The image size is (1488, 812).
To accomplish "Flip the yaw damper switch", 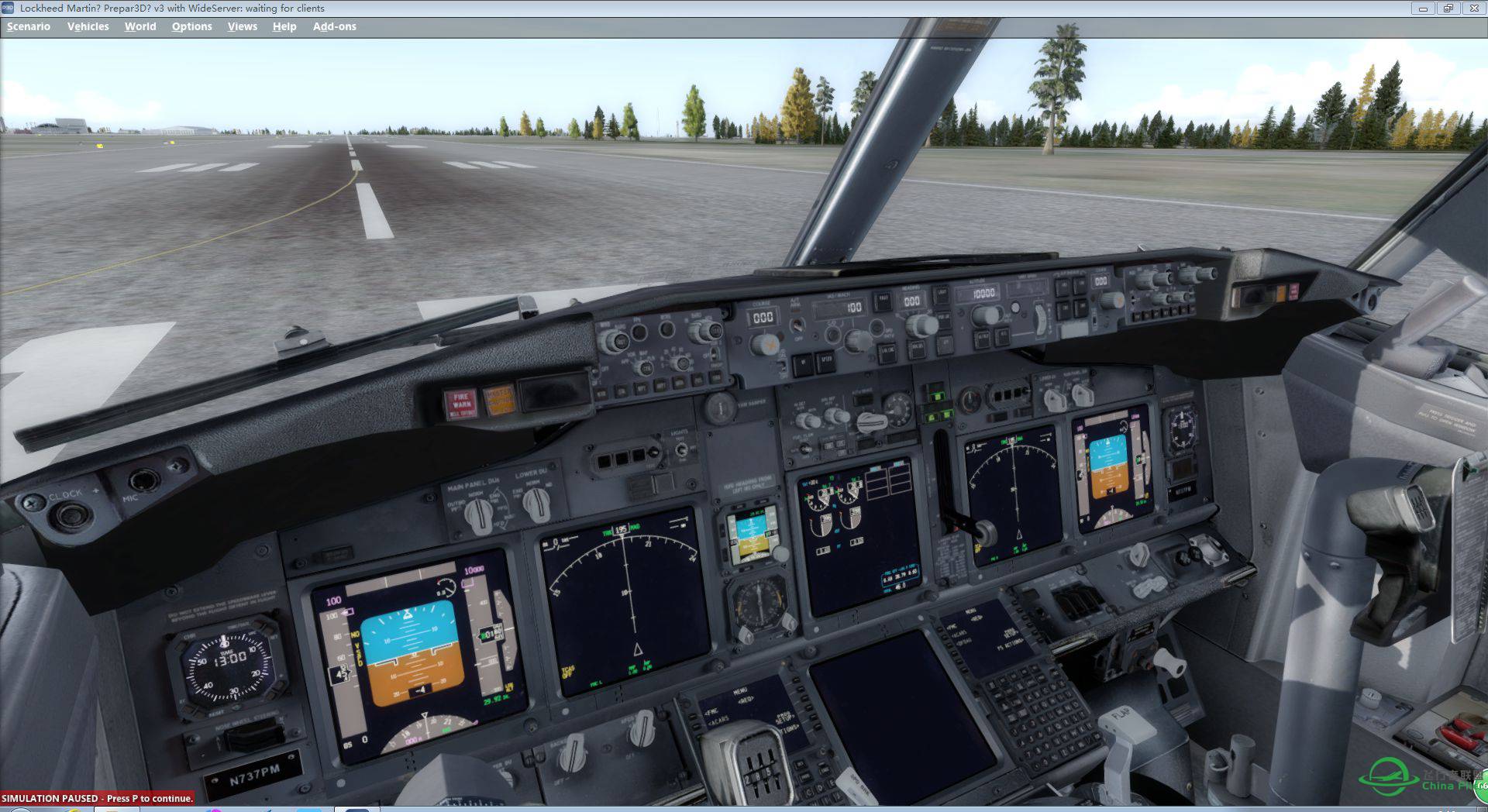I will tap(722, 408).
